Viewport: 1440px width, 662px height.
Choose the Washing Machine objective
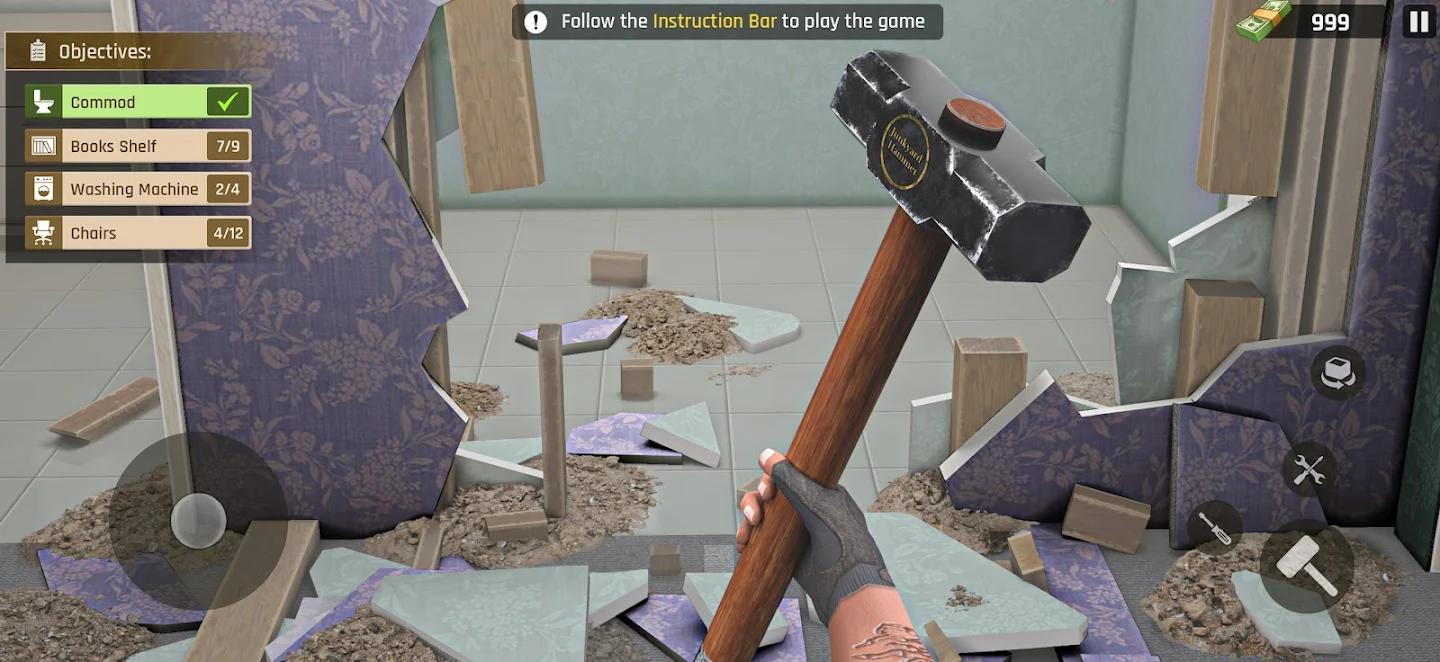click(x=138, y=189)
